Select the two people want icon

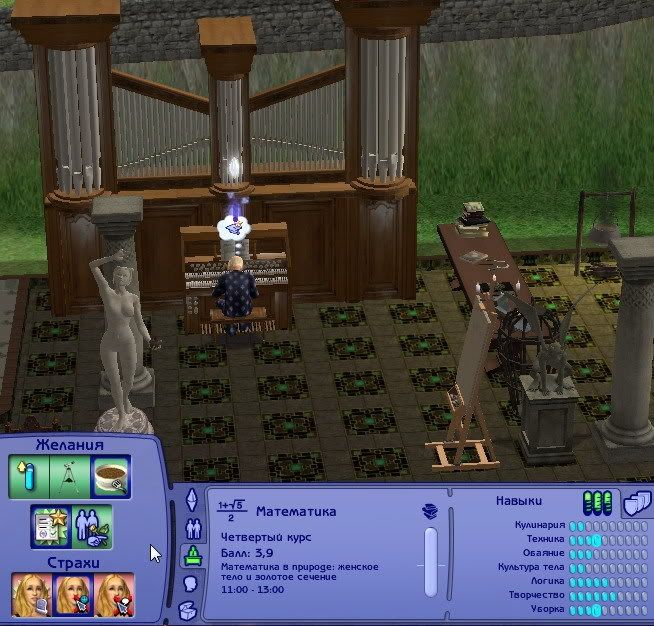pyautogui.click(x=92, y=527)
